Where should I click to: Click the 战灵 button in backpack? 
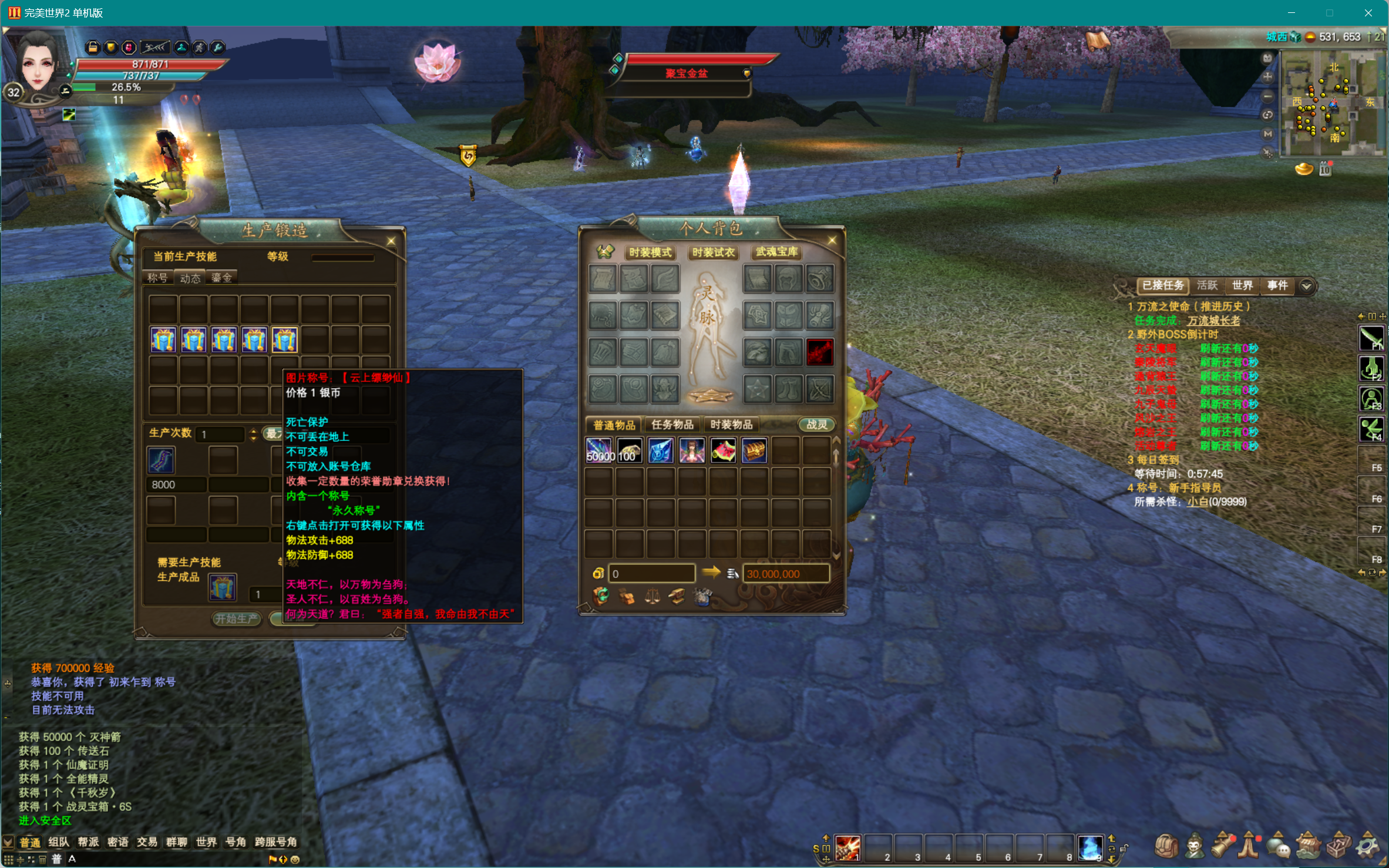816,425
